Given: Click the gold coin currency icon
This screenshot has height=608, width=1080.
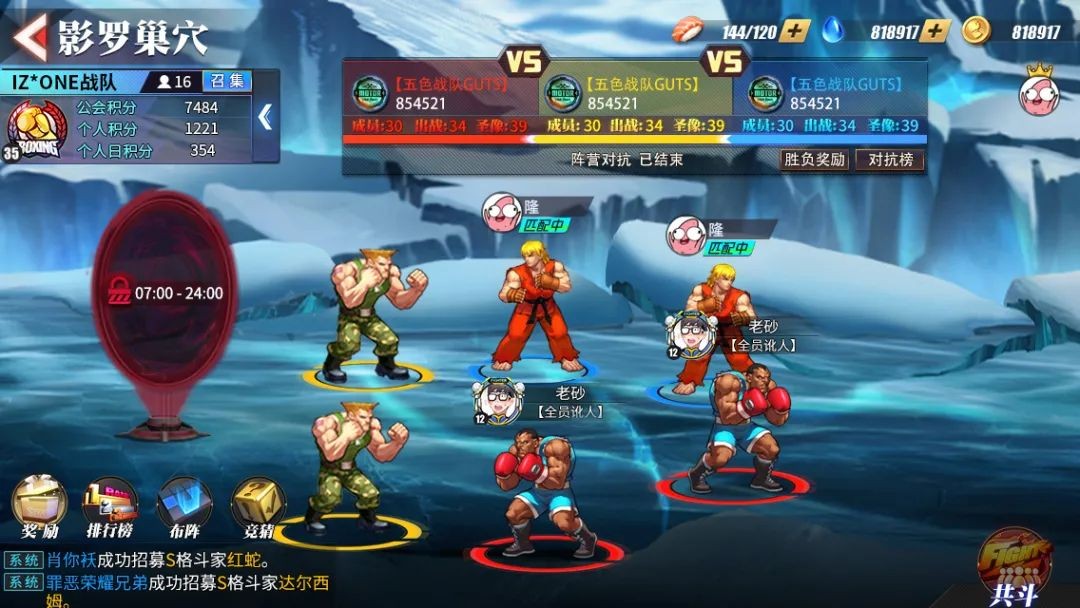Looking at the screenshot, I should click(x=976, y=31).
